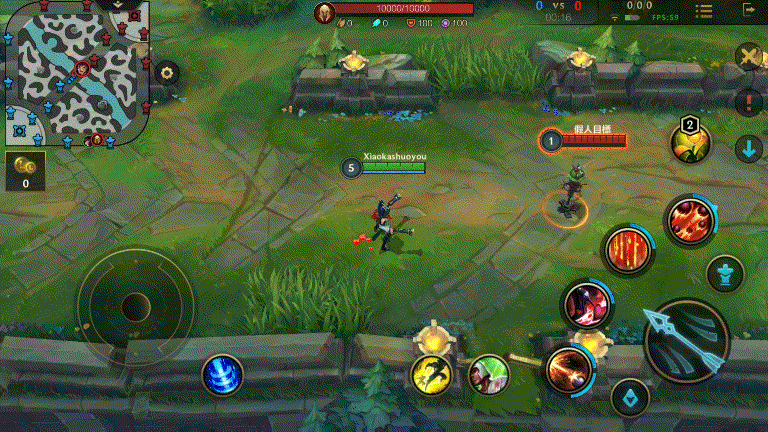The width and height of the screenshot is (768, 432).
Task: Cast the red vertical blades ability
Action: point(627,249)
